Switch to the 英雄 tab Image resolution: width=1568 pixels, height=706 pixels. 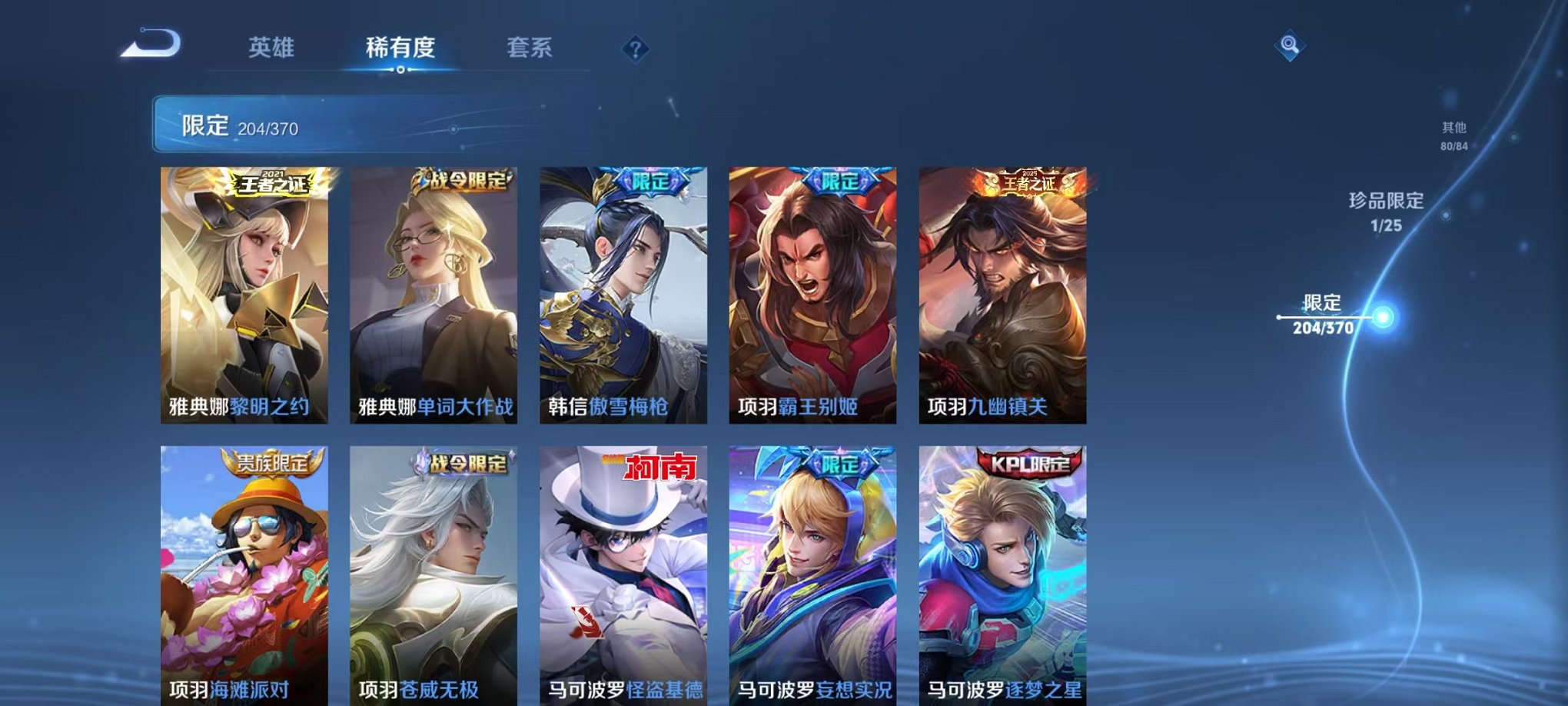pos(271,48)
